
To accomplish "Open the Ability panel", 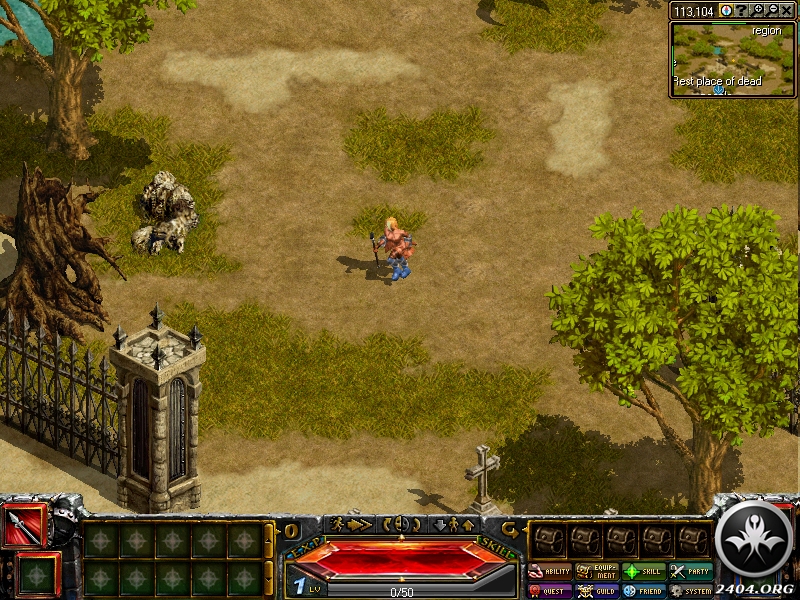I will [x=549, y=572].
